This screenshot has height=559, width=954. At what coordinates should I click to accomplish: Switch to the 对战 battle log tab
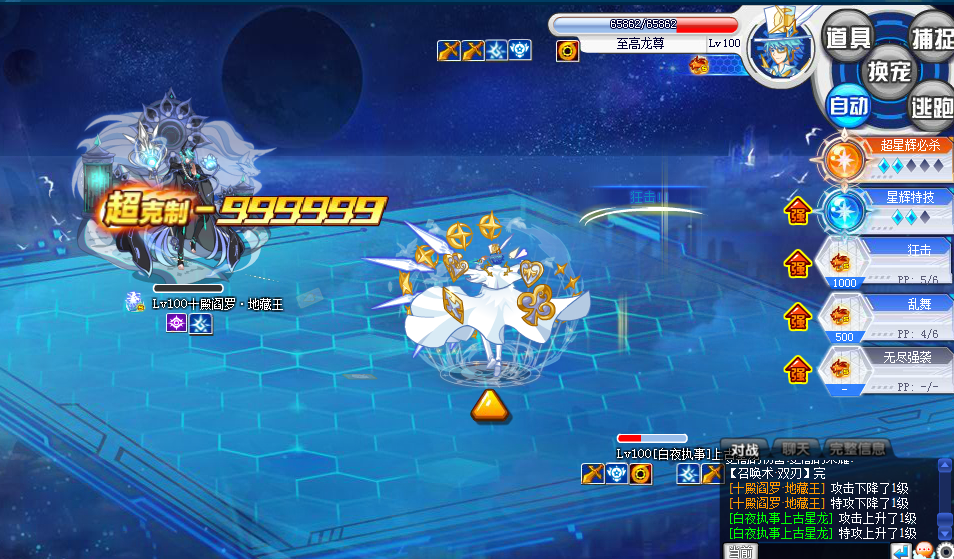point(744,449)
